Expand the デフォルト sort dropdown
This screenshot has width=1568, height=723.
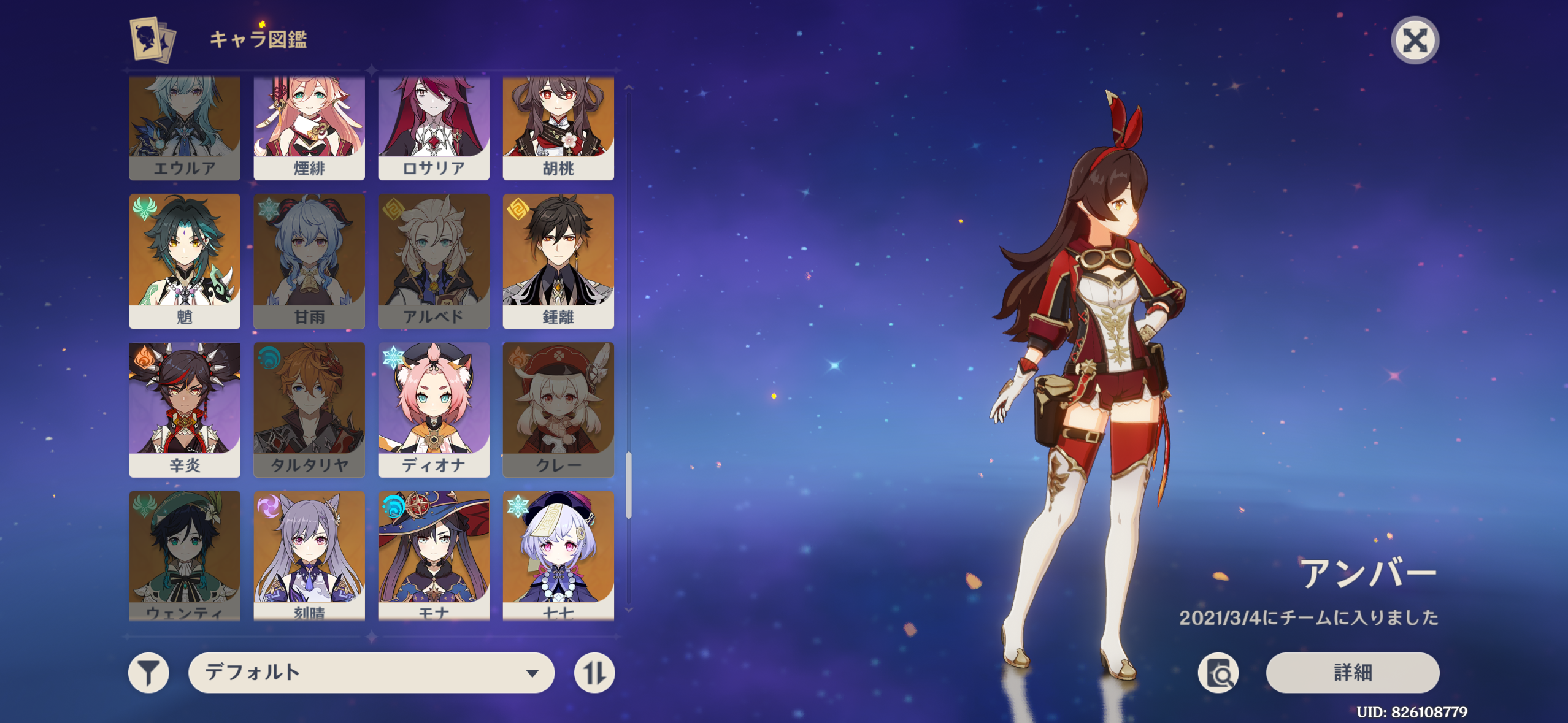tap(371, 673)
